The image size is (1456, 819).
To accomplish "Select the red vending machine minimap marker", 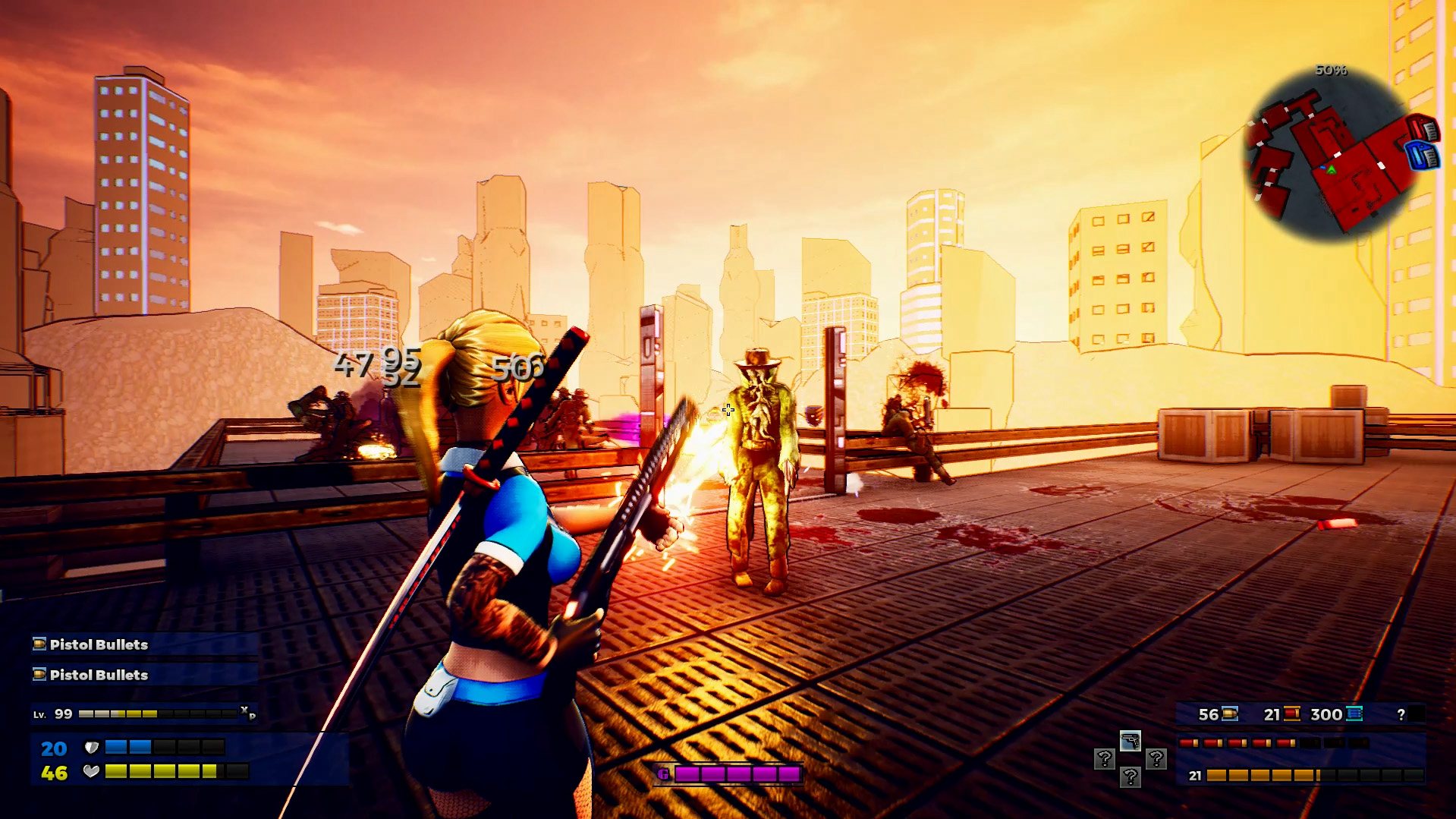I will tap(1424, 128).
